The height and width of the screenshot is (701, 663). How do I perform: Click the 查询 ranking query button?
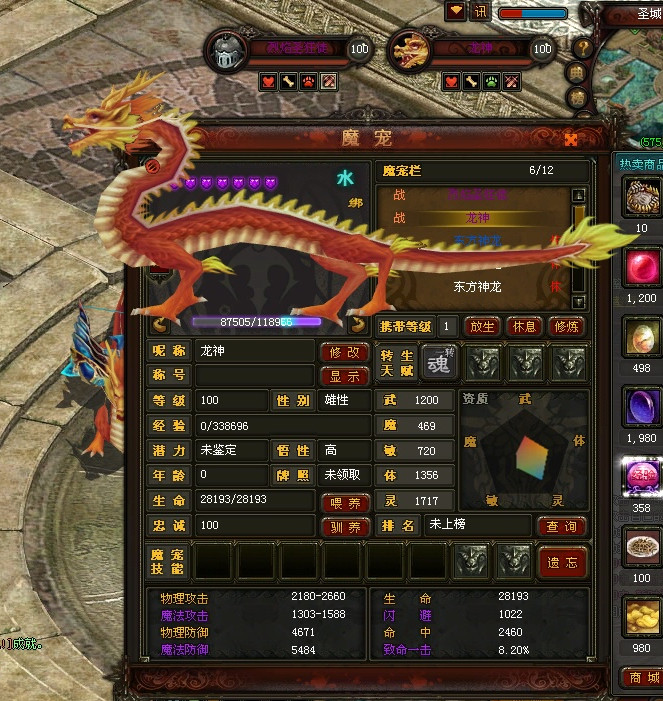561,526
